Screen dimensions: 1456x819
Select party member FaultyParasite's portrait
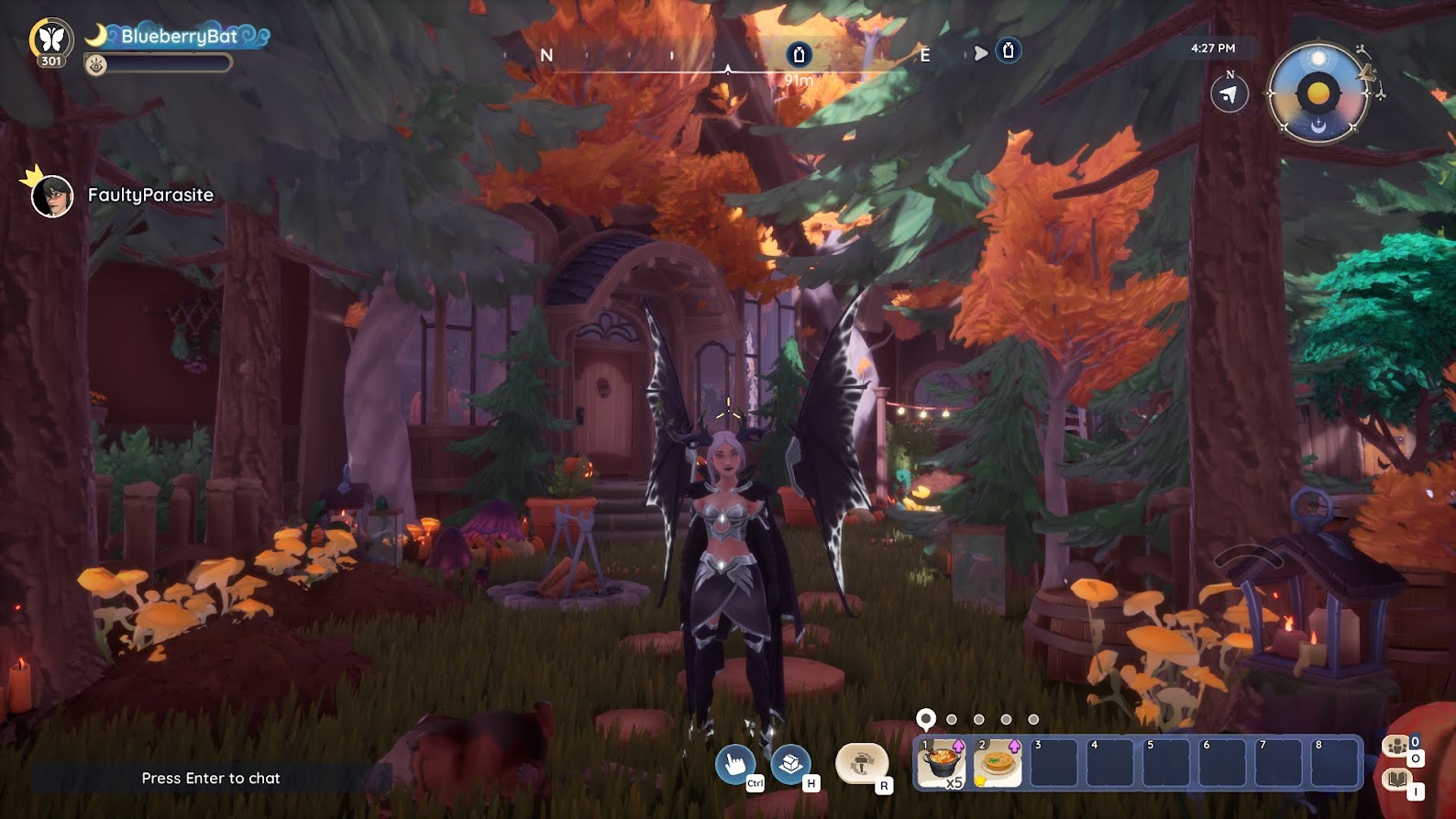(x=52, y=195)
